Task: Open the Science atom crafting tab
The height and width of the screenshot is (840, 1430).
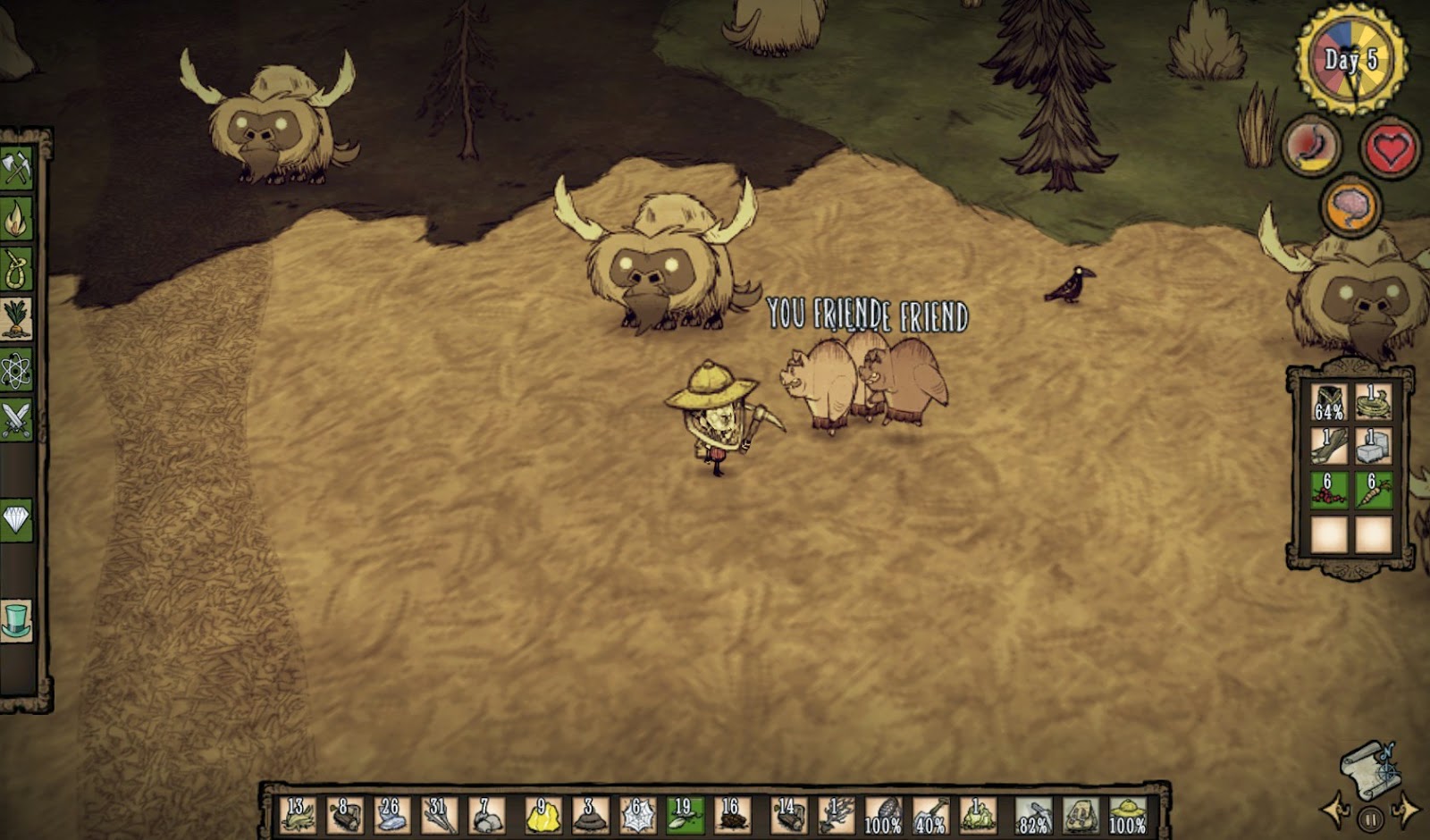Action: 16,370
